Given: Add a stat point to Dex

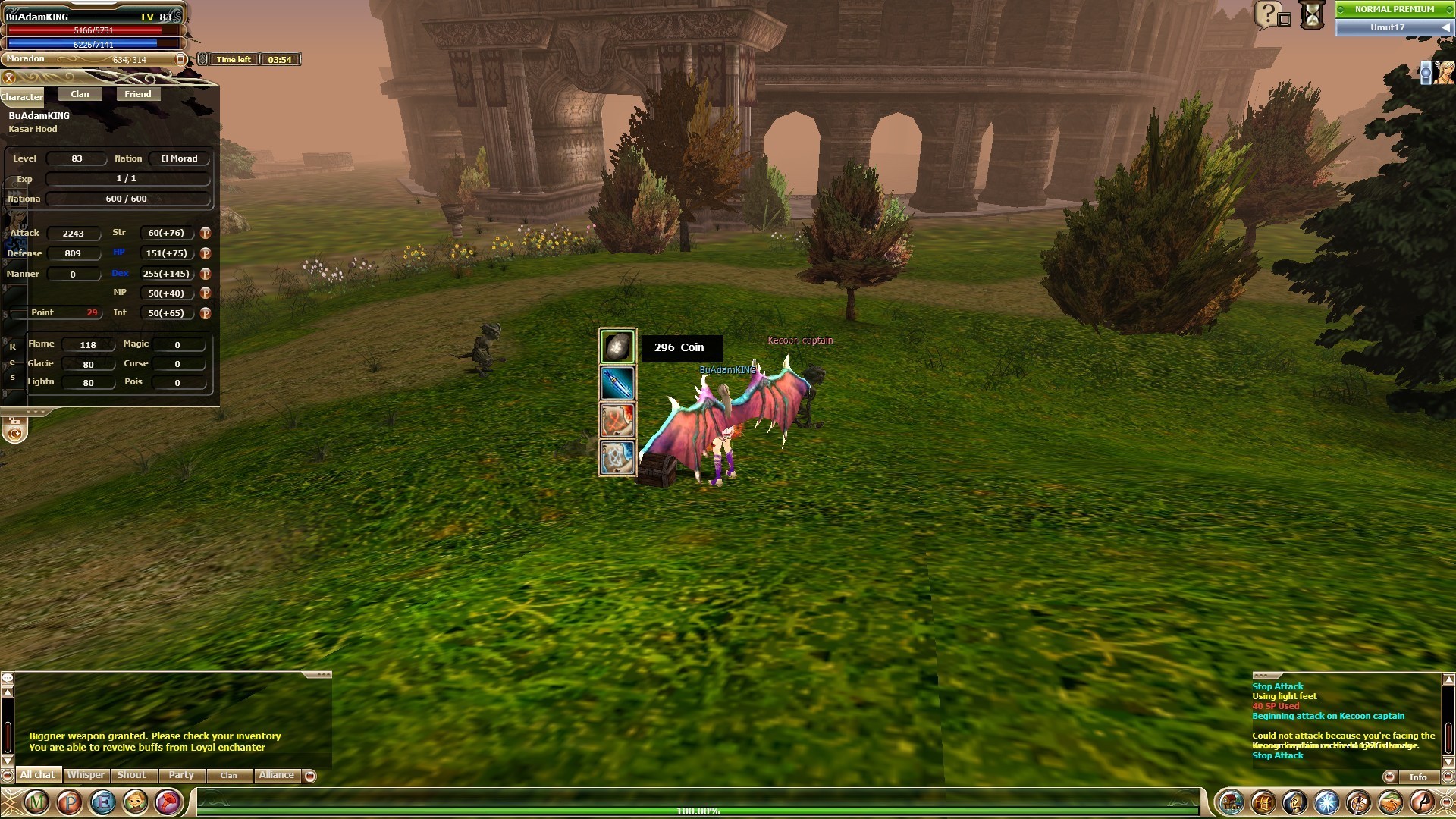Looking at the screenshot, I should point(205,274).
